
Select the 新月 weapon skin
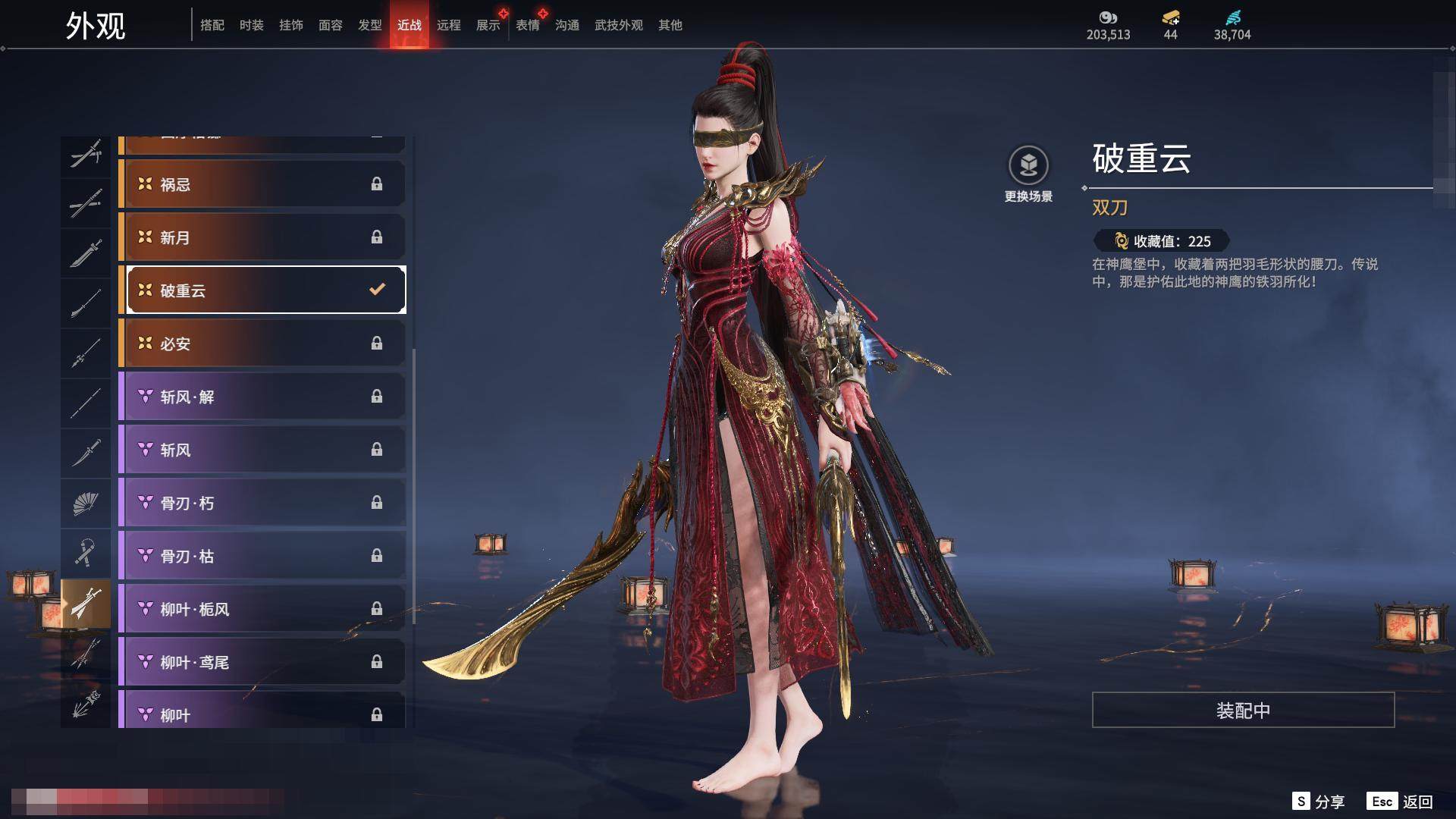(x=262, y=237)
